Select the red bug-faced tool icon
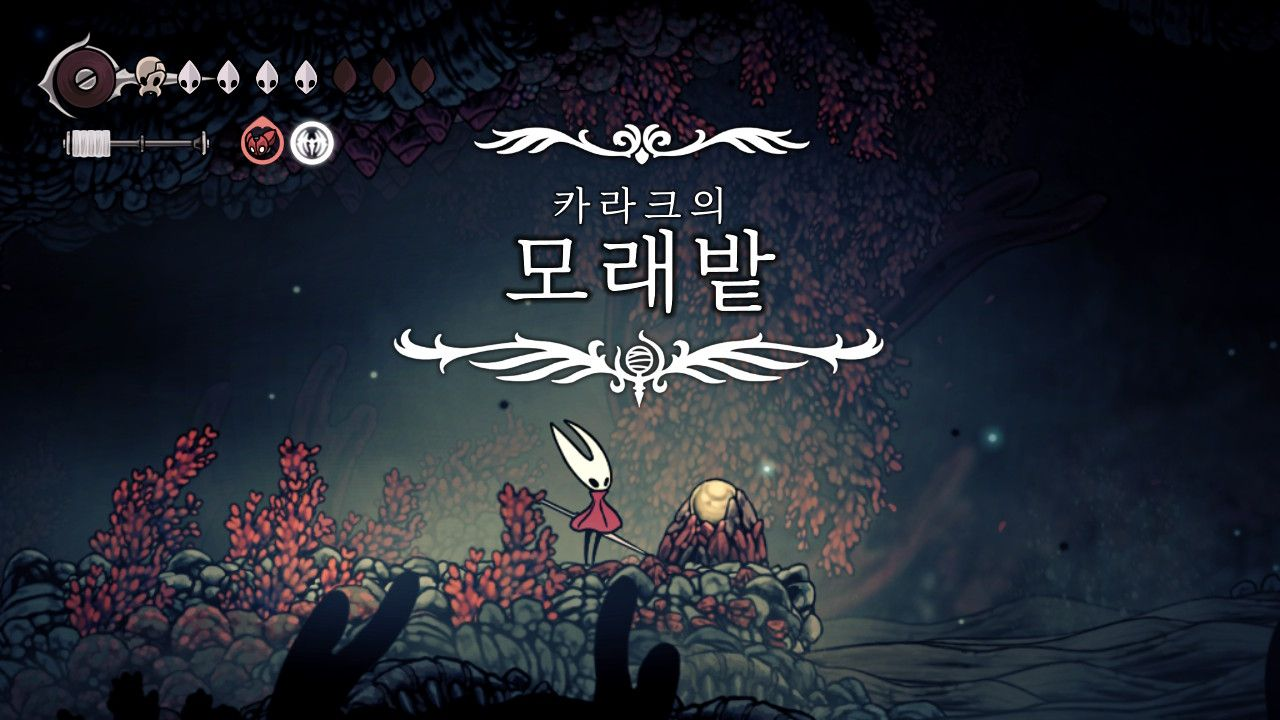 click(261, 144)
